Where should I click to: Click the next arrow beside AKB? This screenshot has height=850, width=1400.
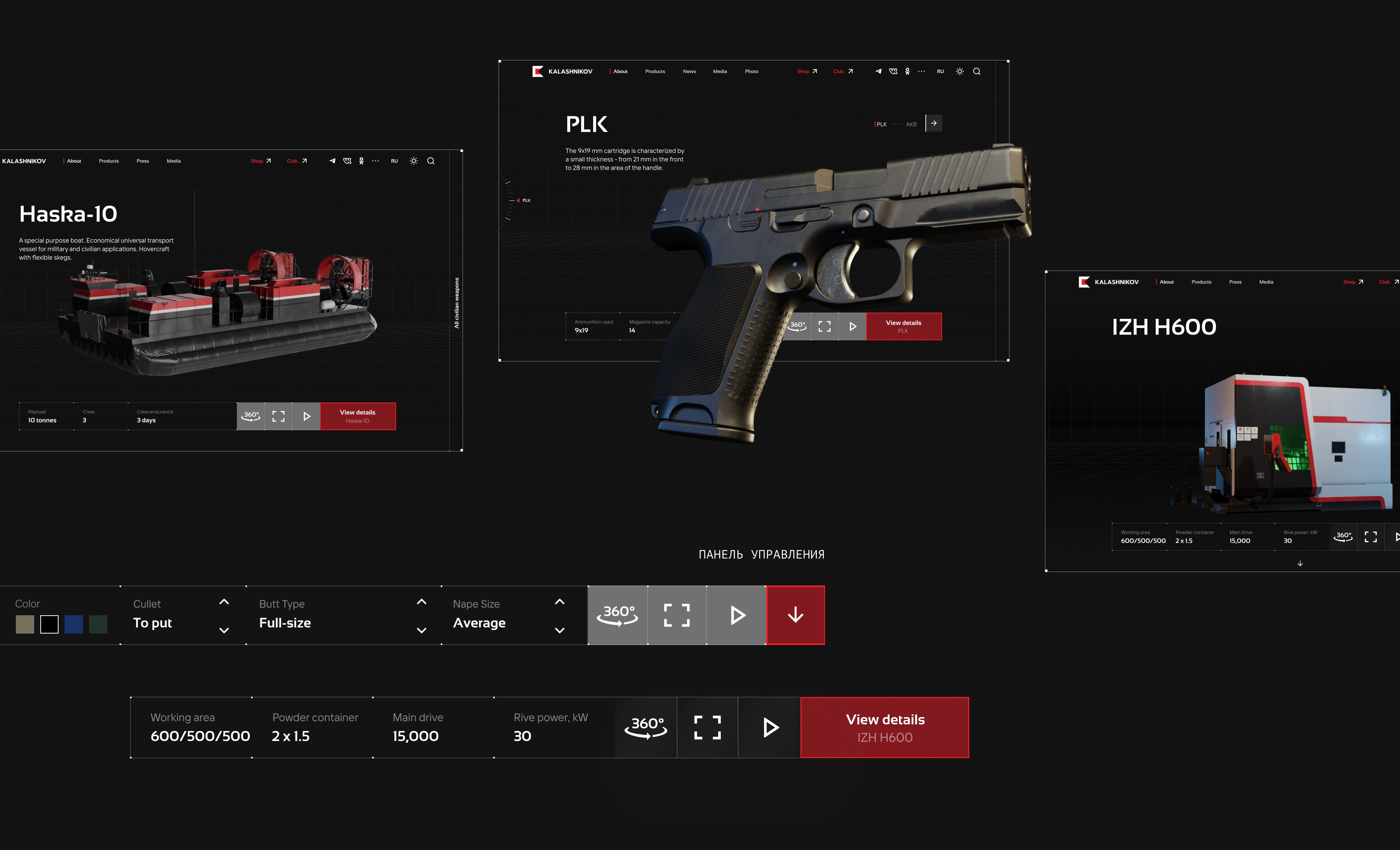tap(933, 123)
